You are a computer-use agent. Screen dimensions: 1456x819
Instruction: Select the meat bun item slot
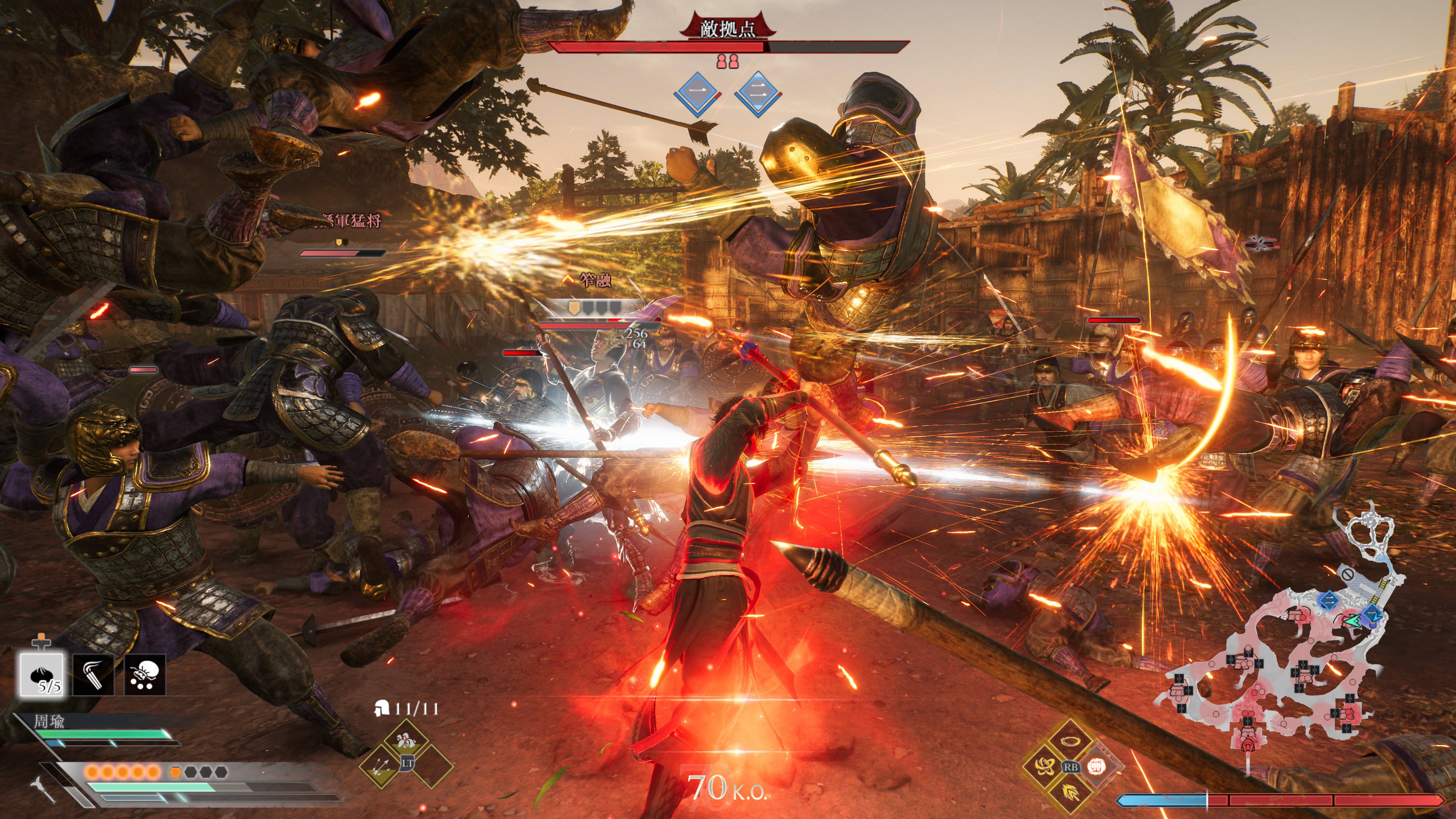(42, 674)
